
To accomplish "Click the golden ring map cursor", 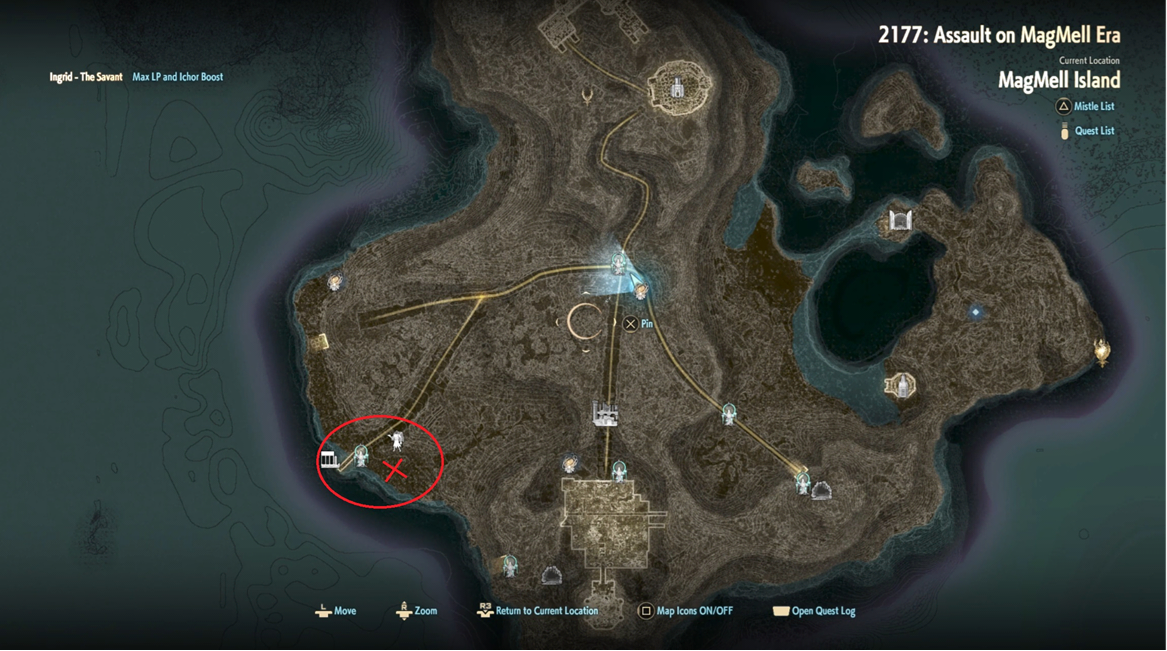I will pos(584,321).
